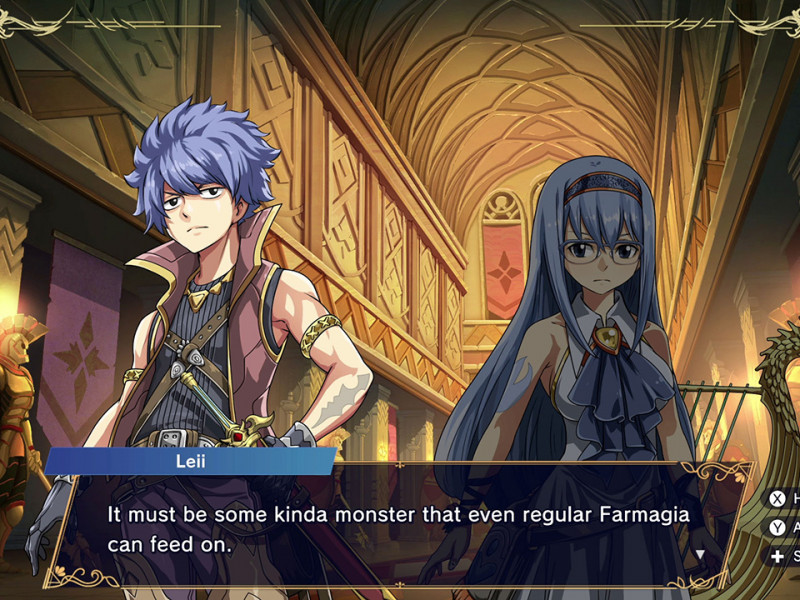Click the dialogue advance arrow
This screenshot has height=600, width=800.
(x=700, y=553)
